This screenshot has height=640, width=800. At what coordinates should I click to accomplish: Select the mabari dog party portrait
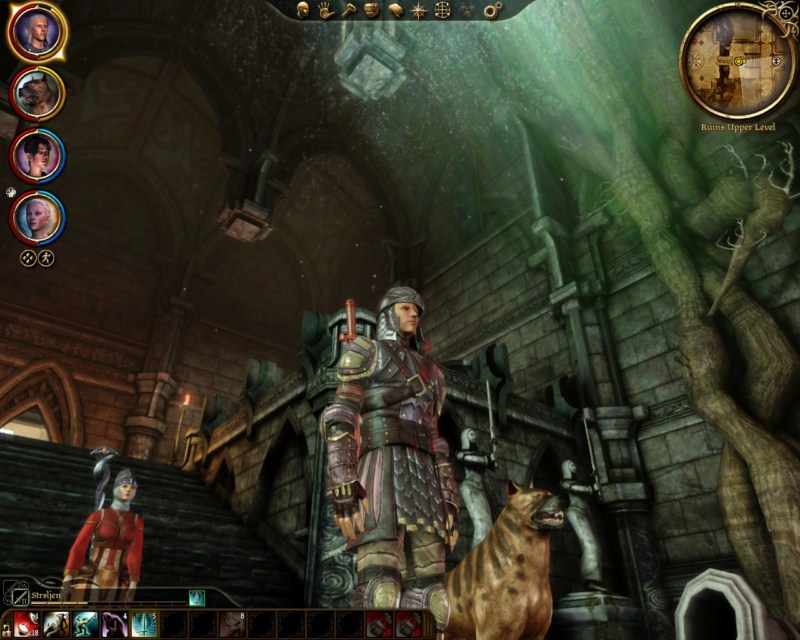click(x=37, y=94)
